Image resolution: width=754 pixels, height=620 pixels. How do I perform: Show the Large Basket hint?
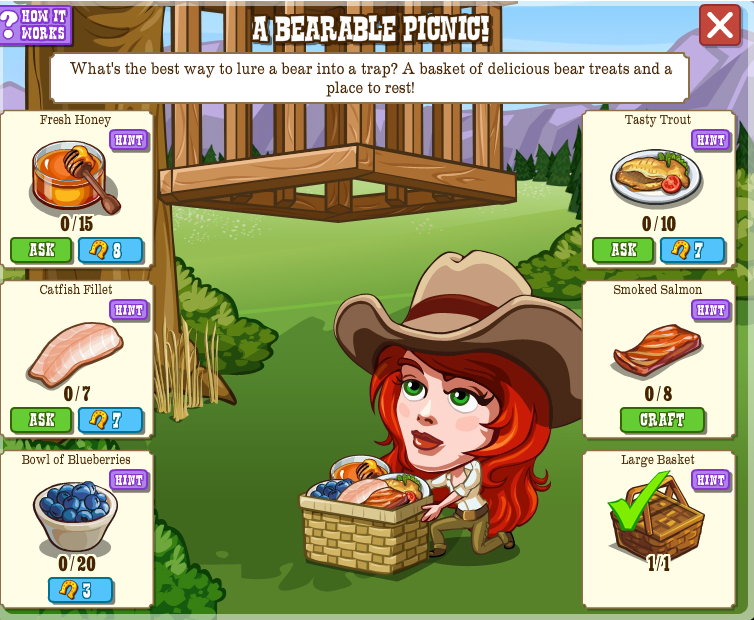(x=710, y=480)
